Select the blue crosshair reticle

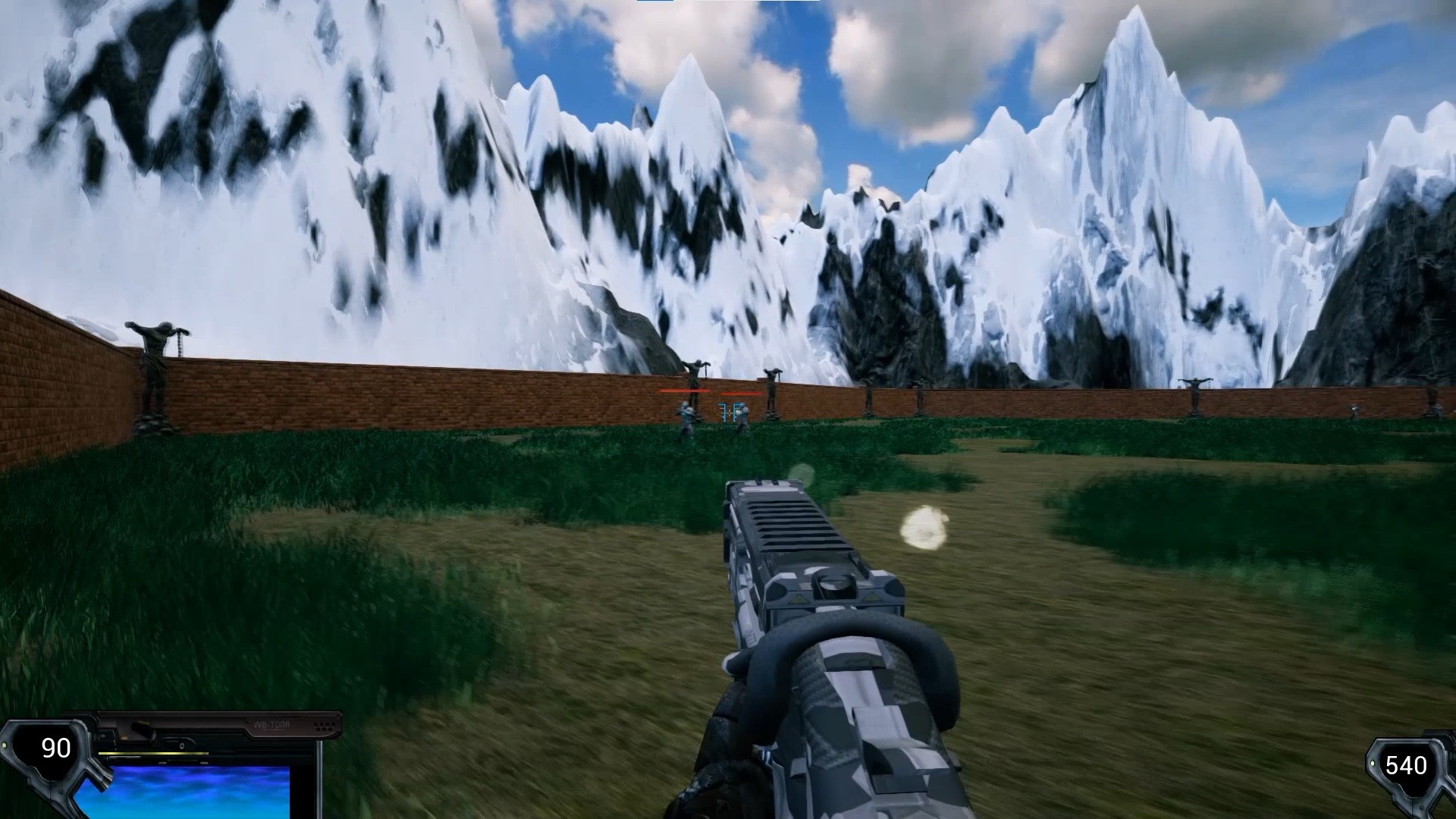click(x=730, y=411)
